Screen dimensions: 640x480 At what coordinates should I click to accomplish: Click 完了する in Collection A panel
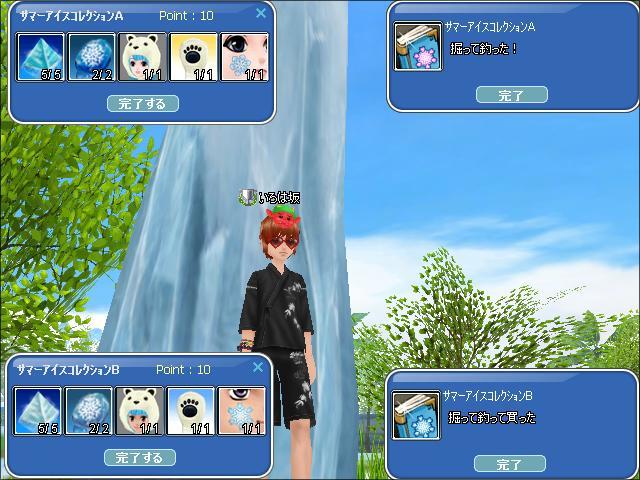tap(142, 103)
